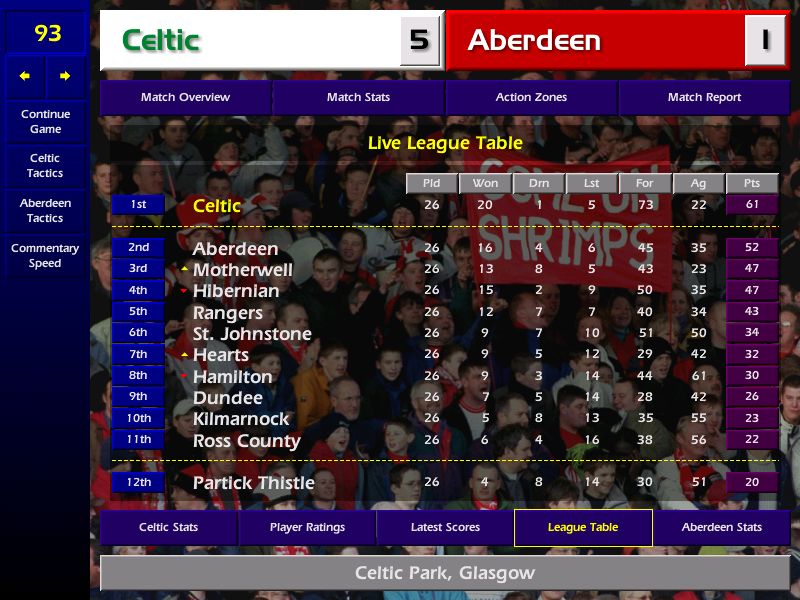View the Action Zones tab
Image resolution: width=800 pixels, height=600 pixels.
coord(531,97)
